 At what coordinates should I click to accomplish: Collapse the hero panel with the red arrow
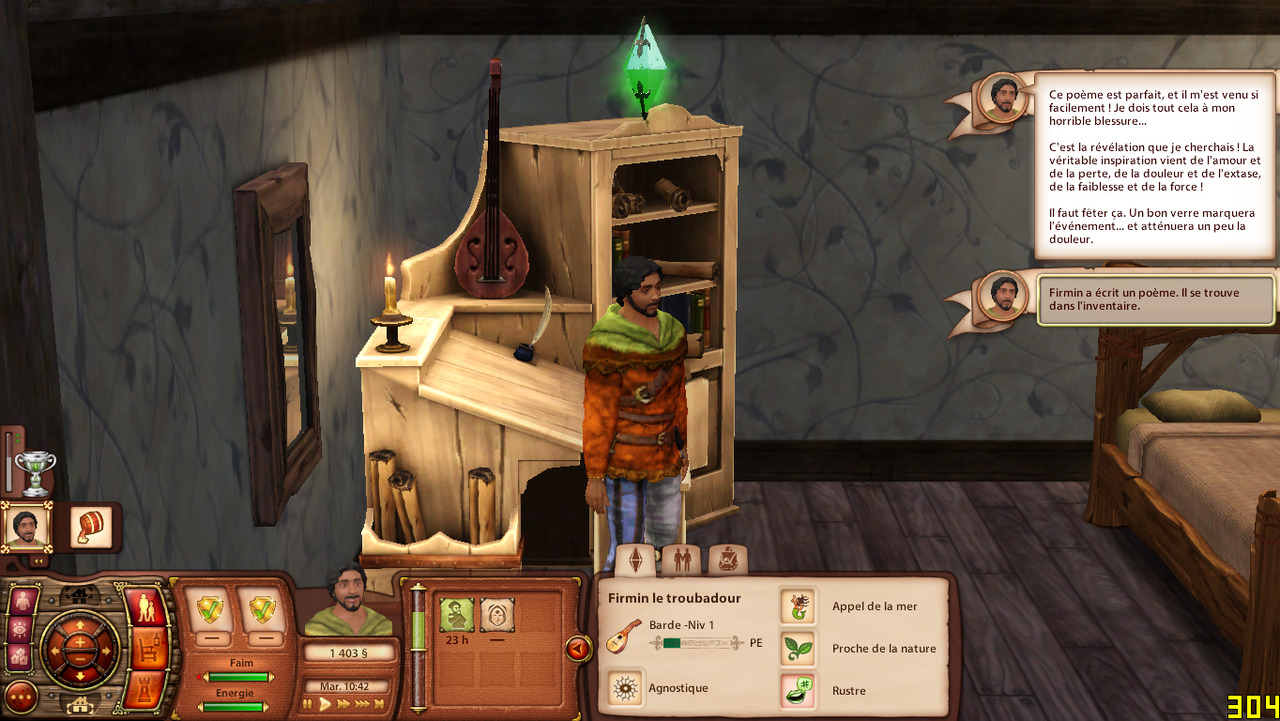tap(577, 649)
